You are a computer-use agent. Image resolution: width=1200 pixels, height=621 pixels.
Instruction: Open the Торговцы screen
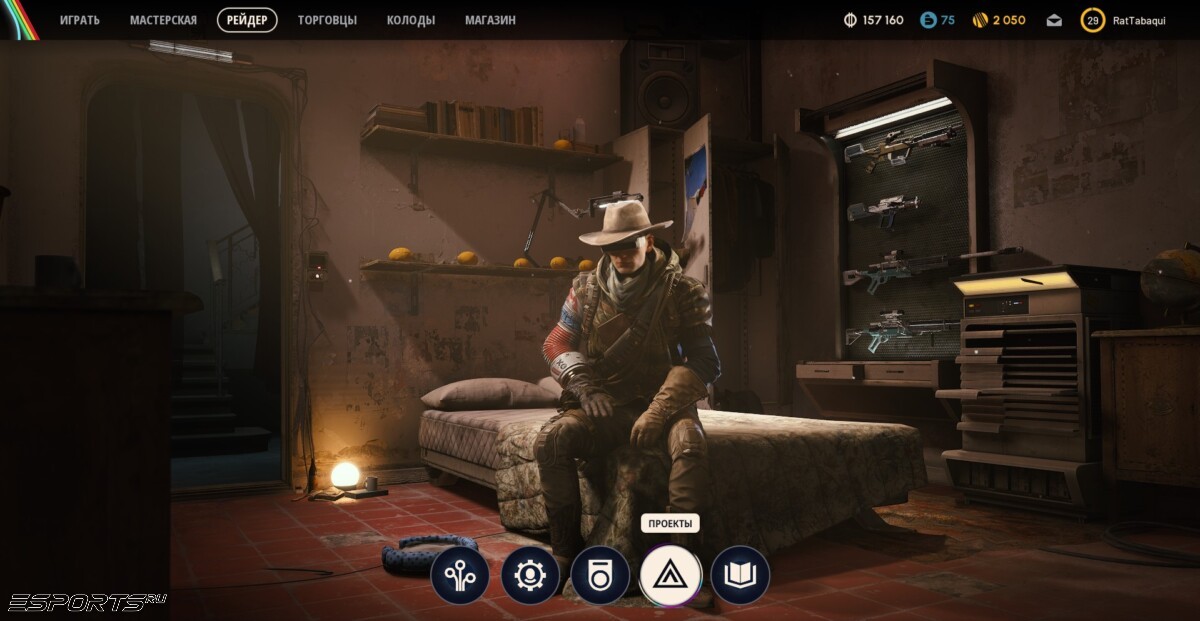(327, 20)
